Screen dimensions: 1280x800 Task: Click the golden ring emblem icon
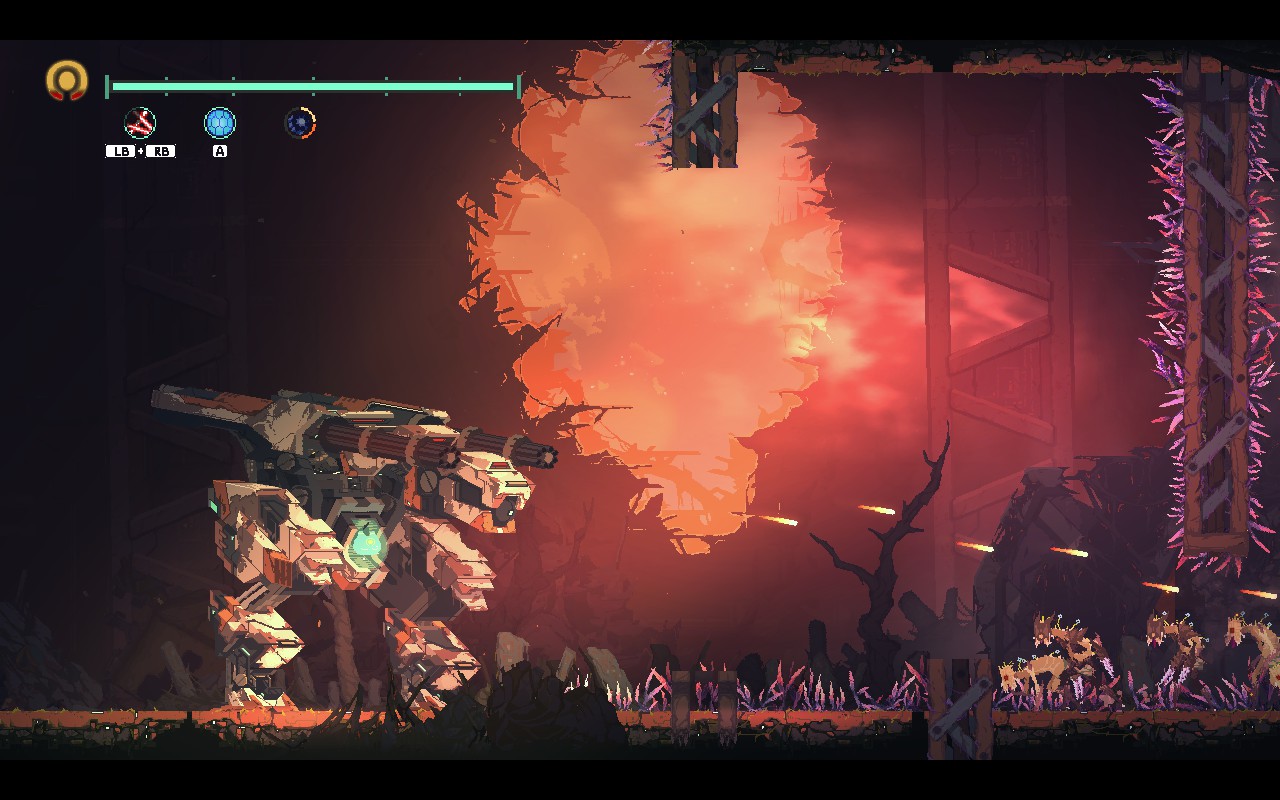click(67, 80)
